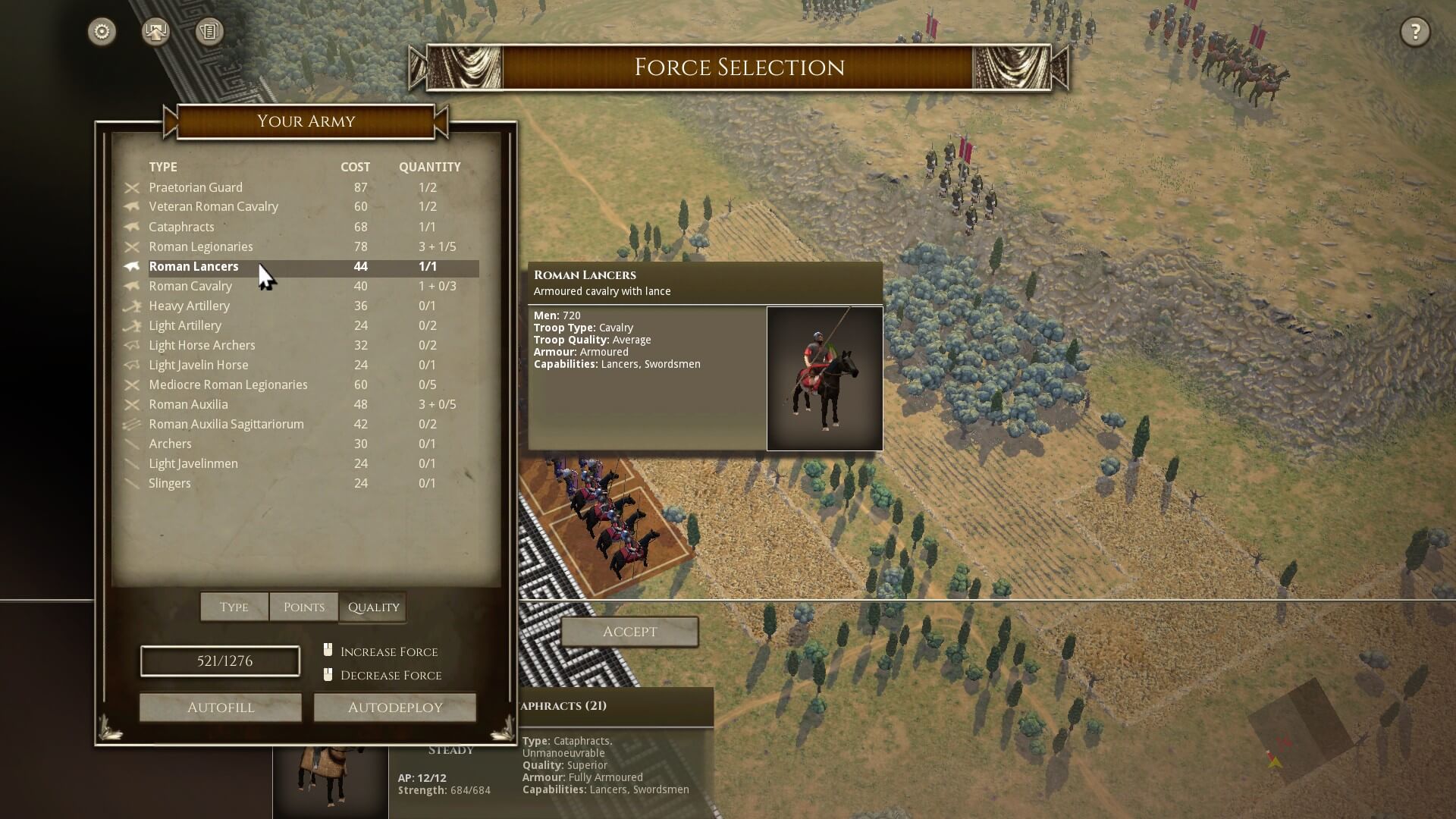
Task: Choose the Veteran Roman Cavalry row
Action: pyautogui.click(x=213, y=207)
